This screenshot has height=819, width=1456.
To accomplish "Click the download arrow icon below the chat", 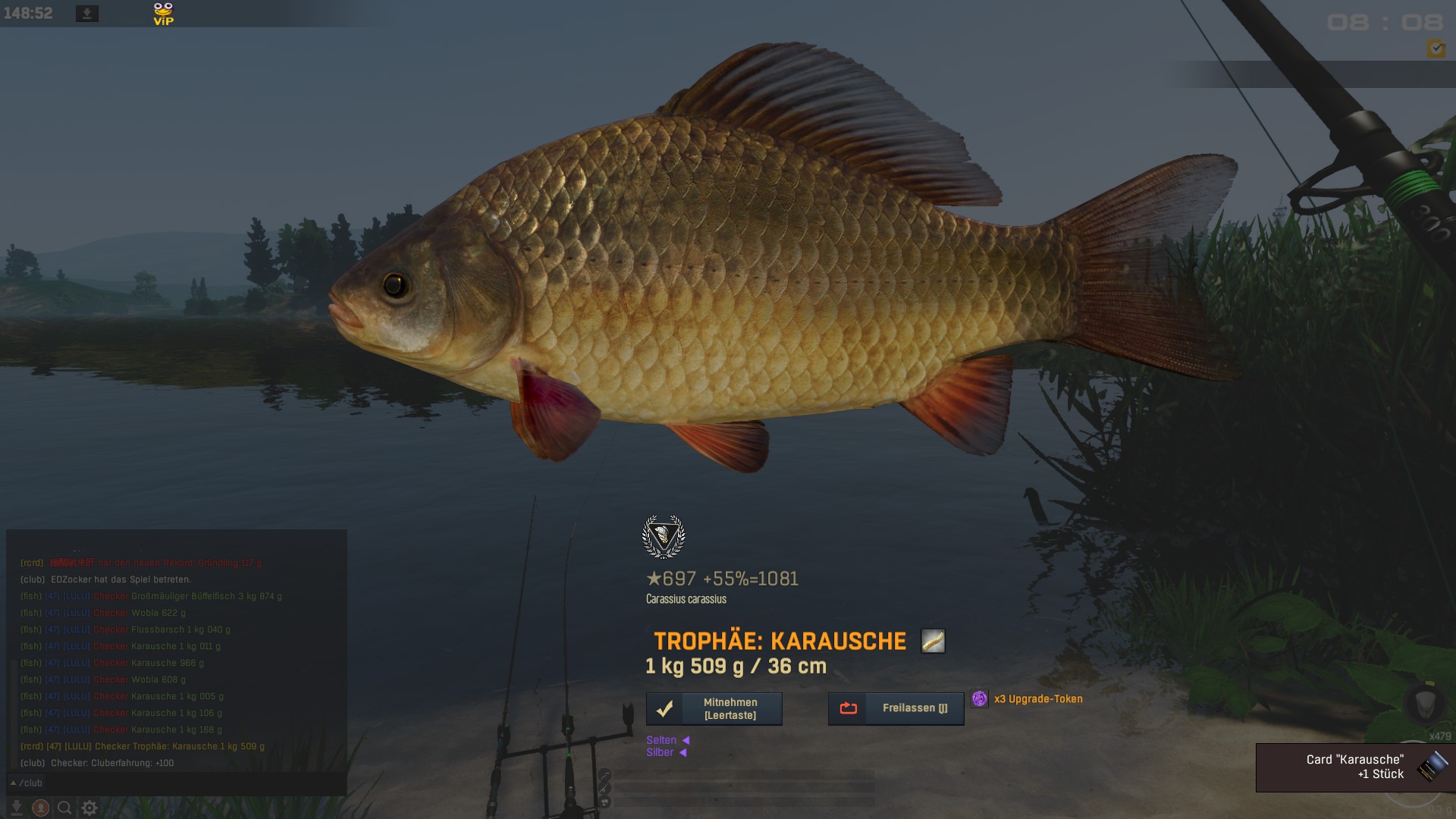I will pos(17,808).
